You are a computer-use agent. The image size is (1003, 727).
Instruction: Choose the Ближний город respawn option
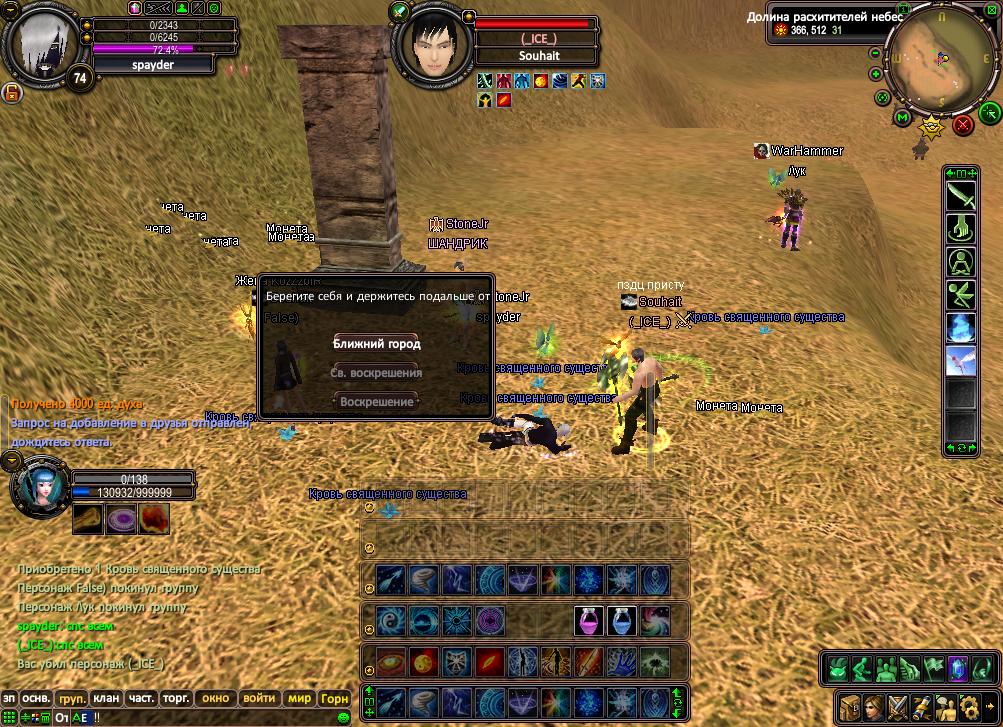coord(376,343)
